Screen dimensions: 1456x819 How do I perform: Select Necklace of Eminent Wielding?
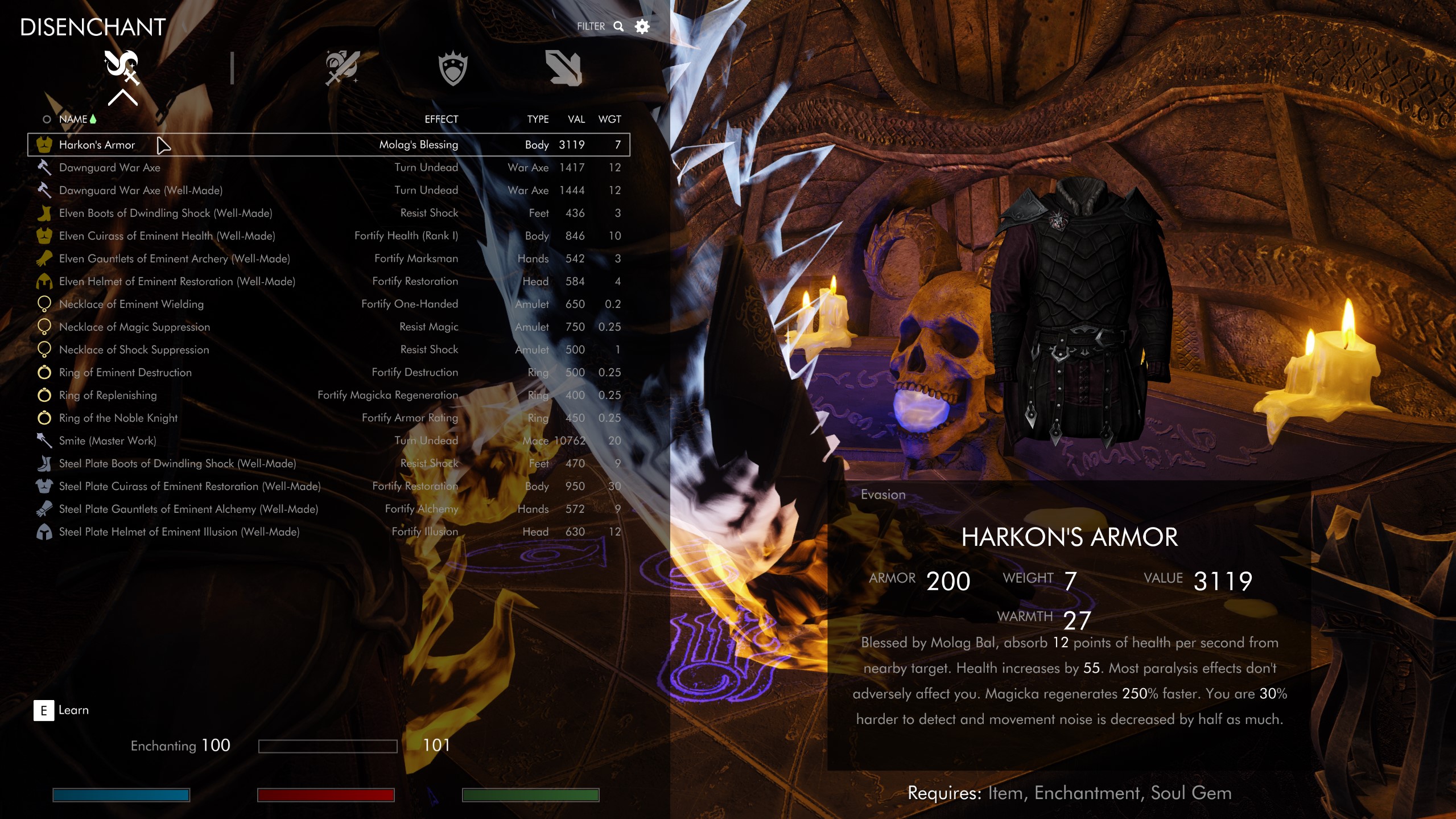tap(131, 304)
